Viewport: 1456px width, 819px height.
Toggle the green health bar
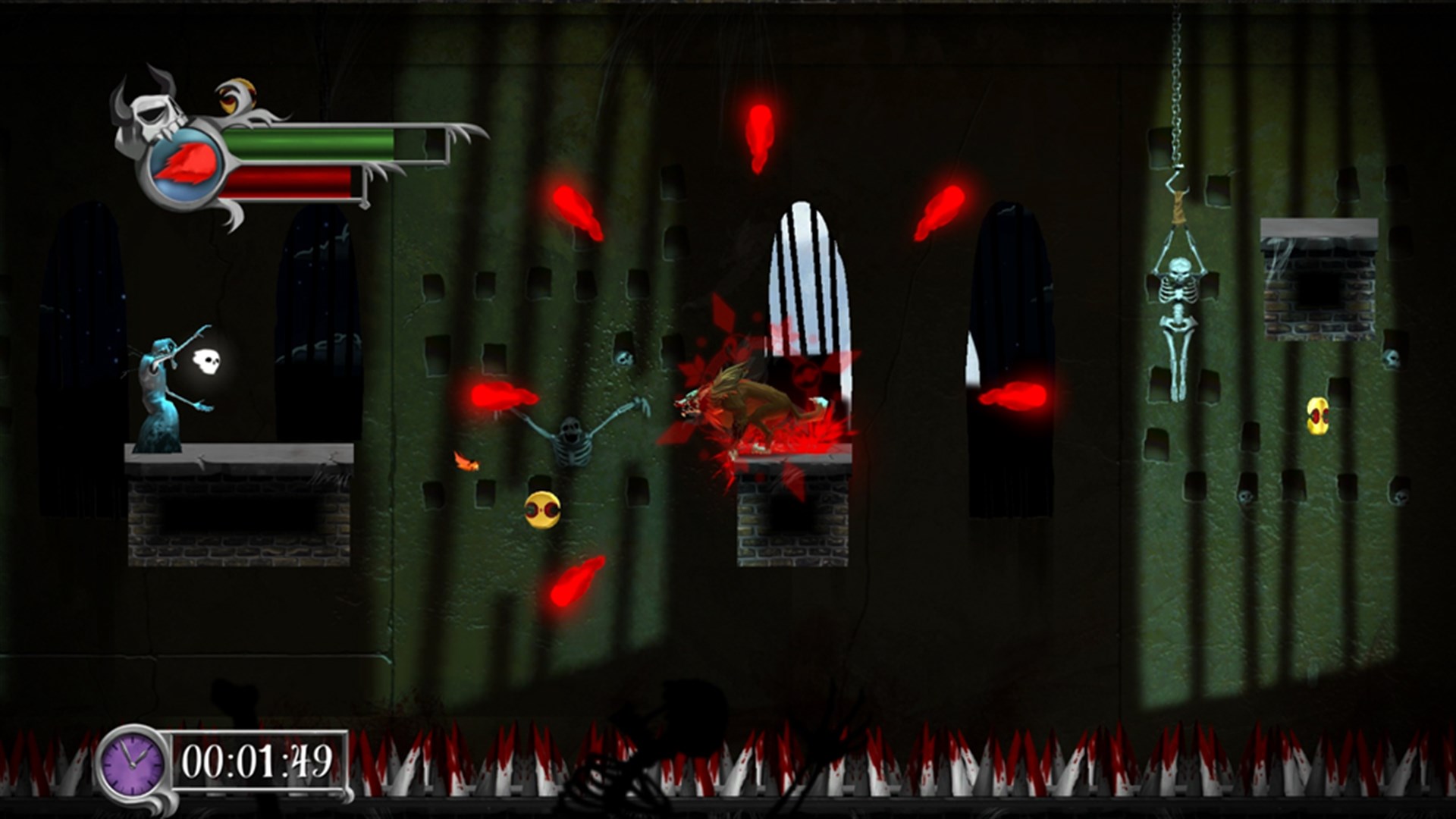pos(311,143)
